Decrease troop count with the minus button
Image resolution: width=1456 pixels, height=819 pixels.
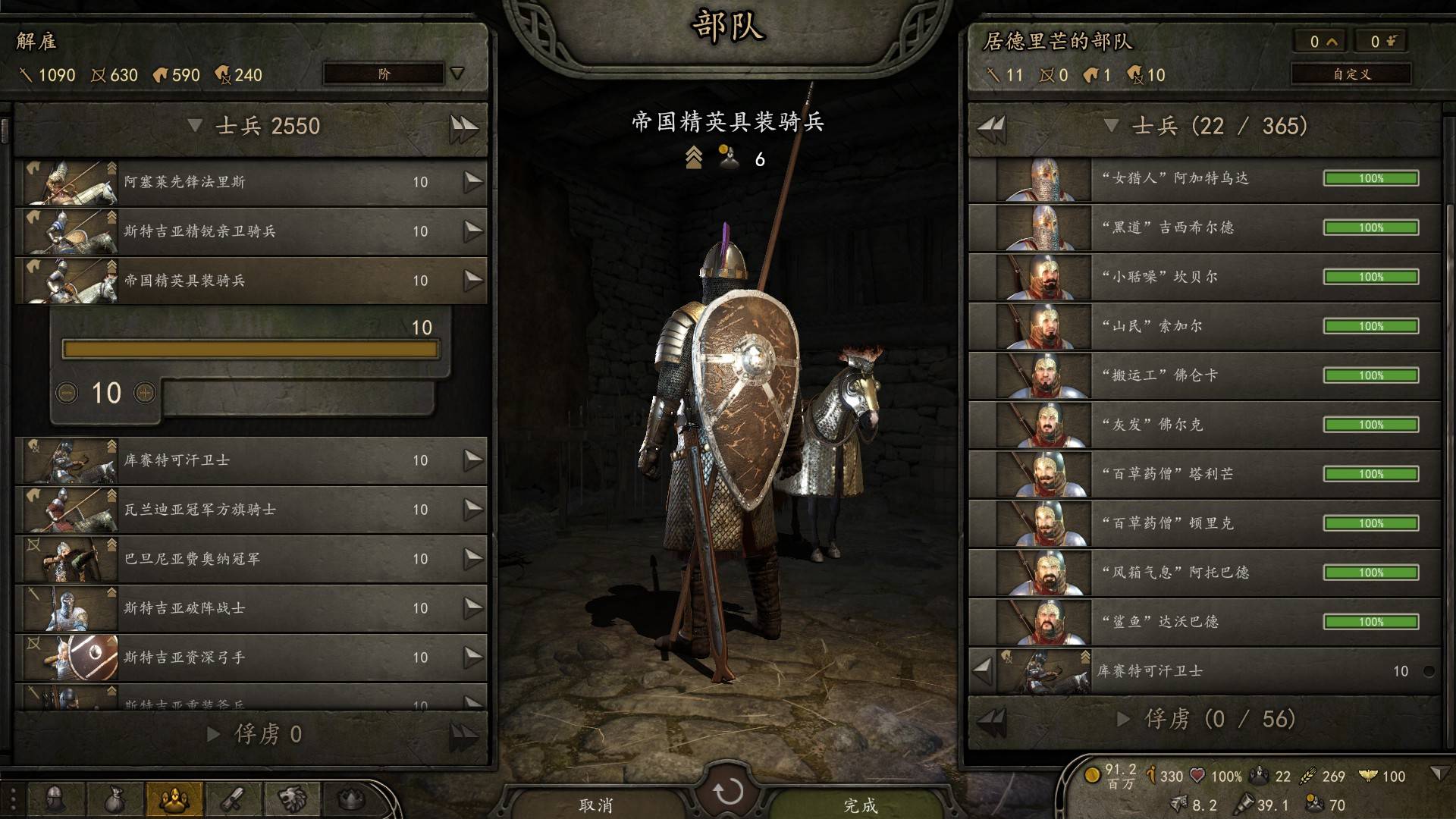[67, 393]
